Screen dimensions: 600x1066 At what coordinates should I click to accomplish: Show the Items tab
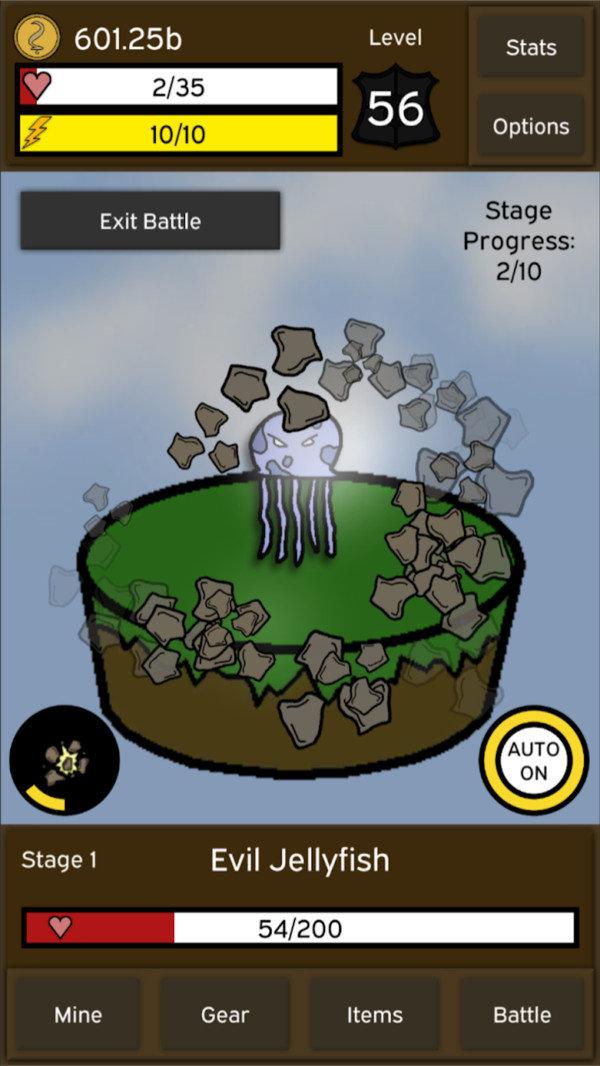click(x=374, y=1014)
